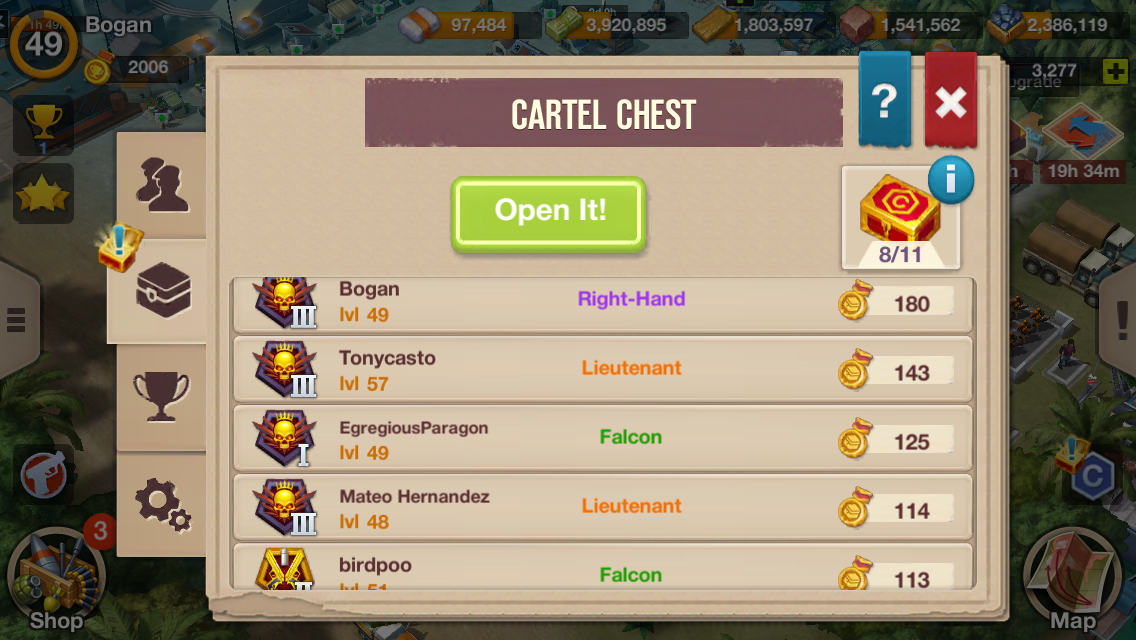This screenshot has width=1136, height=640.
Task: Close the Cartel Chest window
Action: [x=950, y=101]
